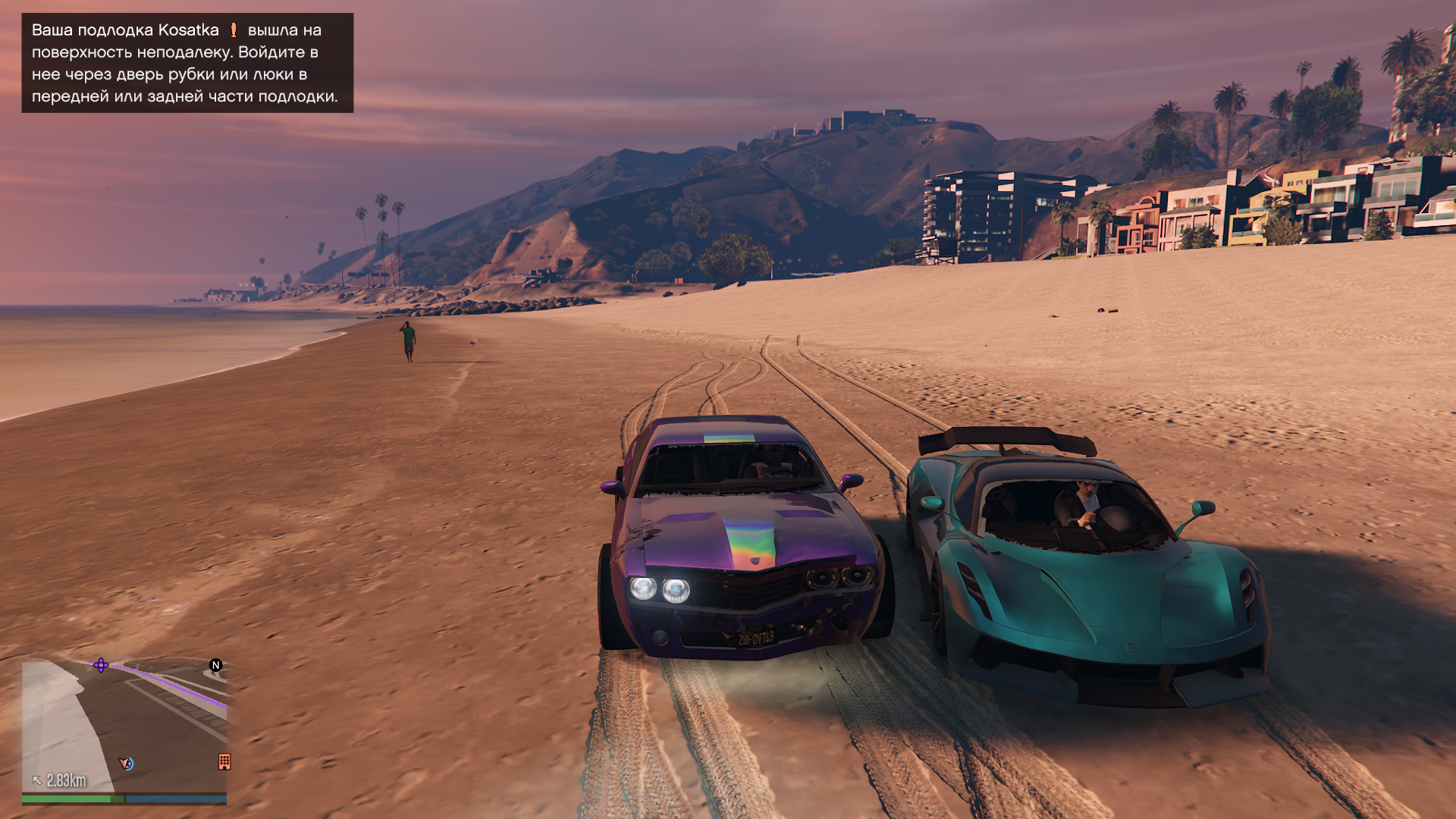This screenshot has width=1456, height=819.
Task: Select the orange building blip on minimap
Action: [224, 761]
